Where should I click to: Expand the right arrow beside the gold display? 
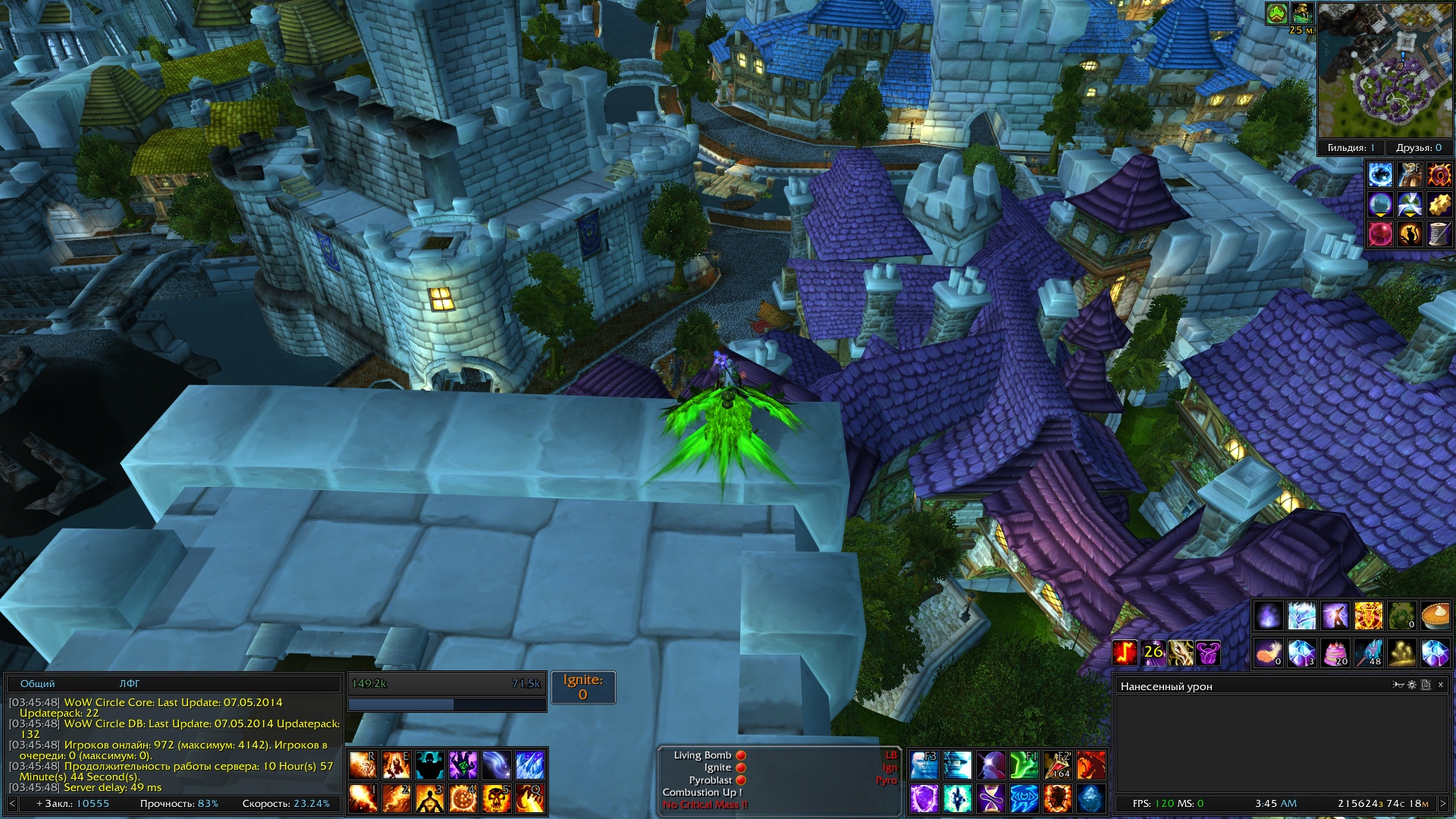[x=1443, y=803]
